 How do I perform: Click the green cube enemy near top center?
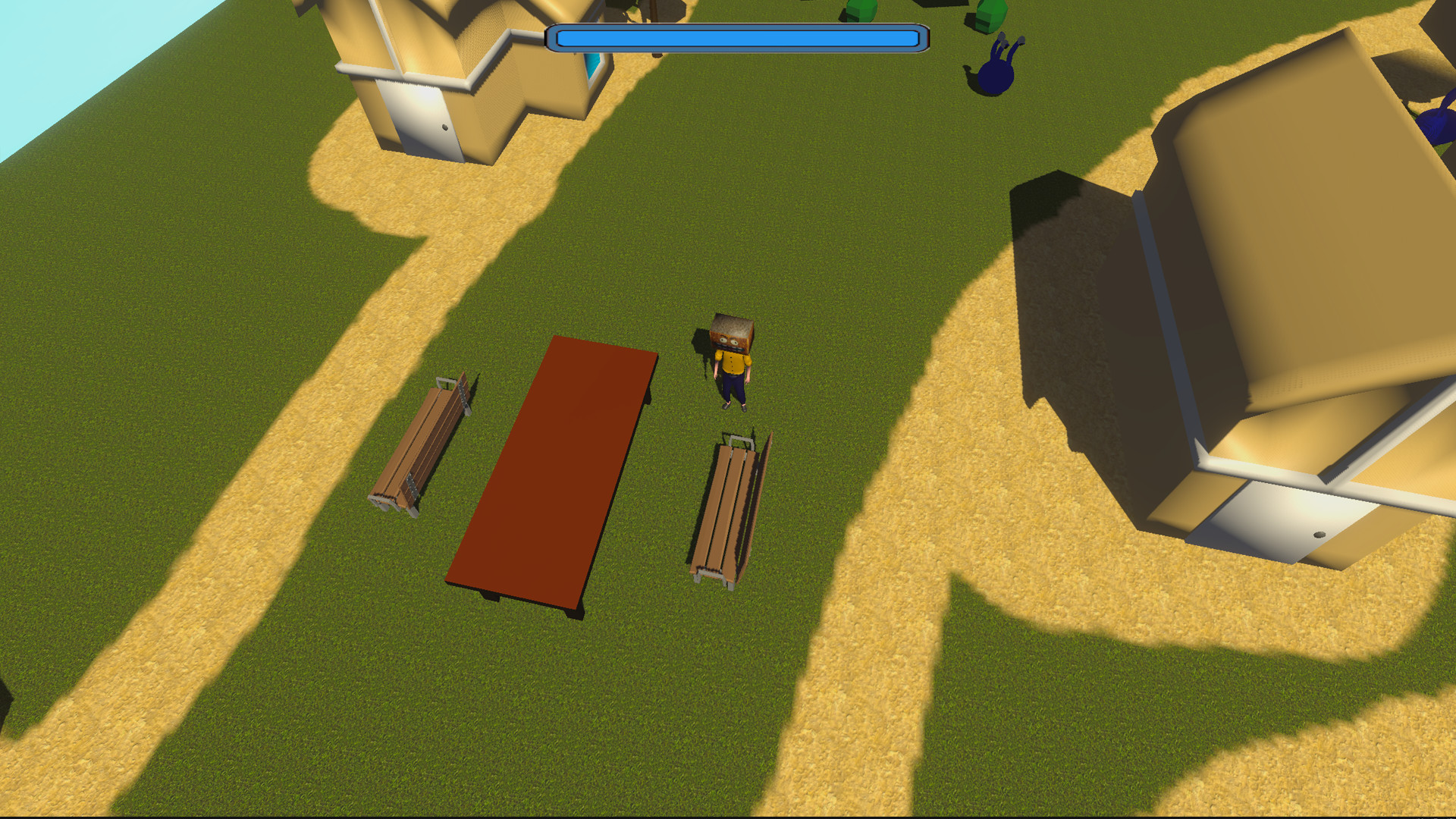pyautogui.click(x=861, y=9)
